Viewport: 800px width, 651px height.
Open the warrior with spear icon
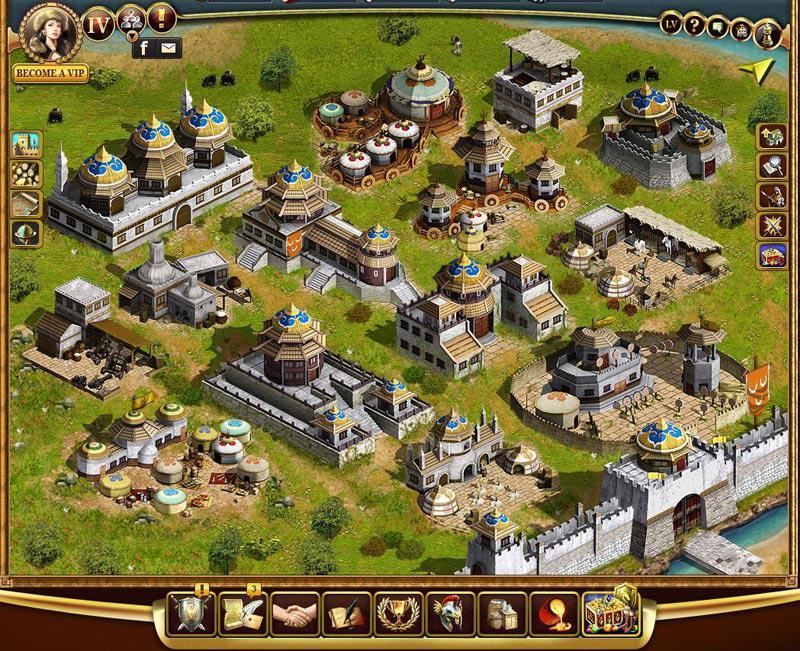[x=772, y=195]
